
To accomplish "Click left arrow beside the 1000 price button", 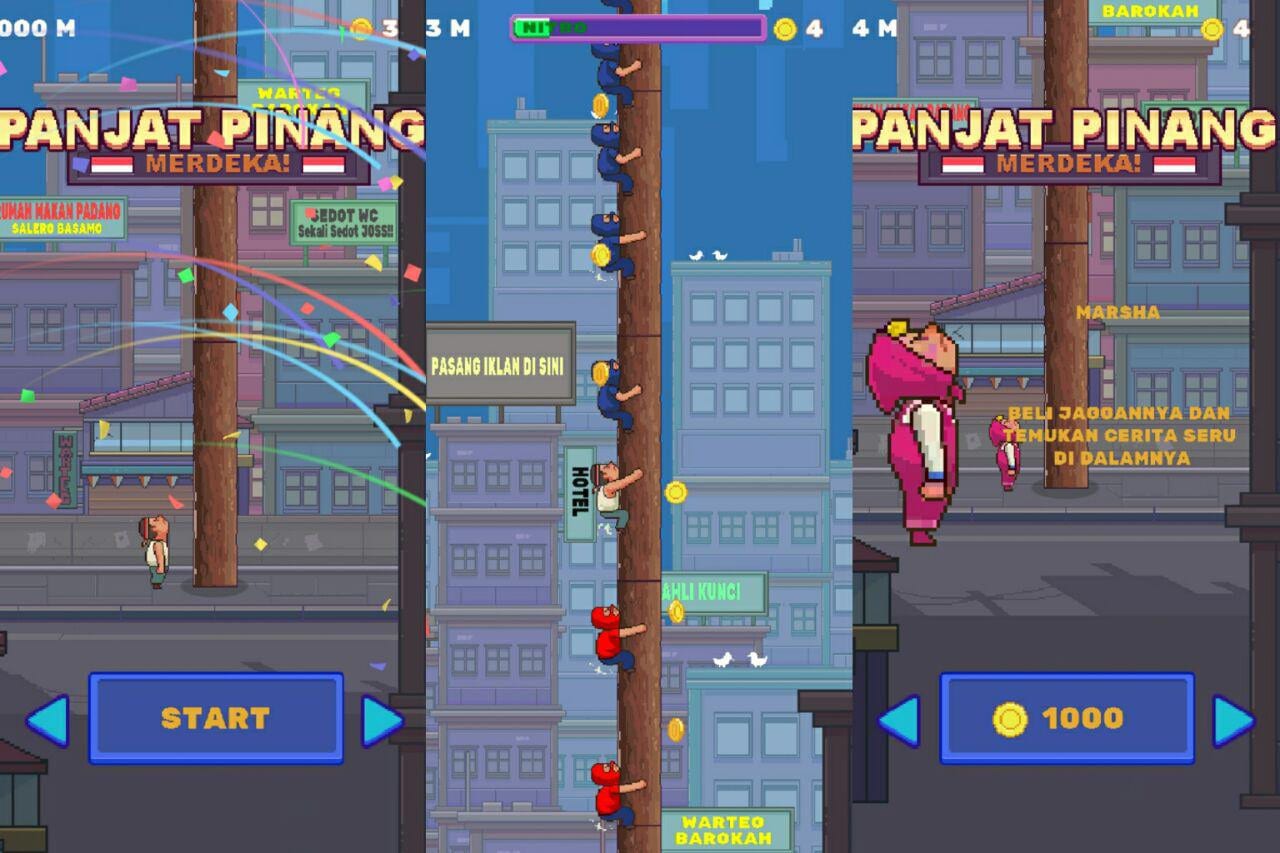I will coord(899,721).
